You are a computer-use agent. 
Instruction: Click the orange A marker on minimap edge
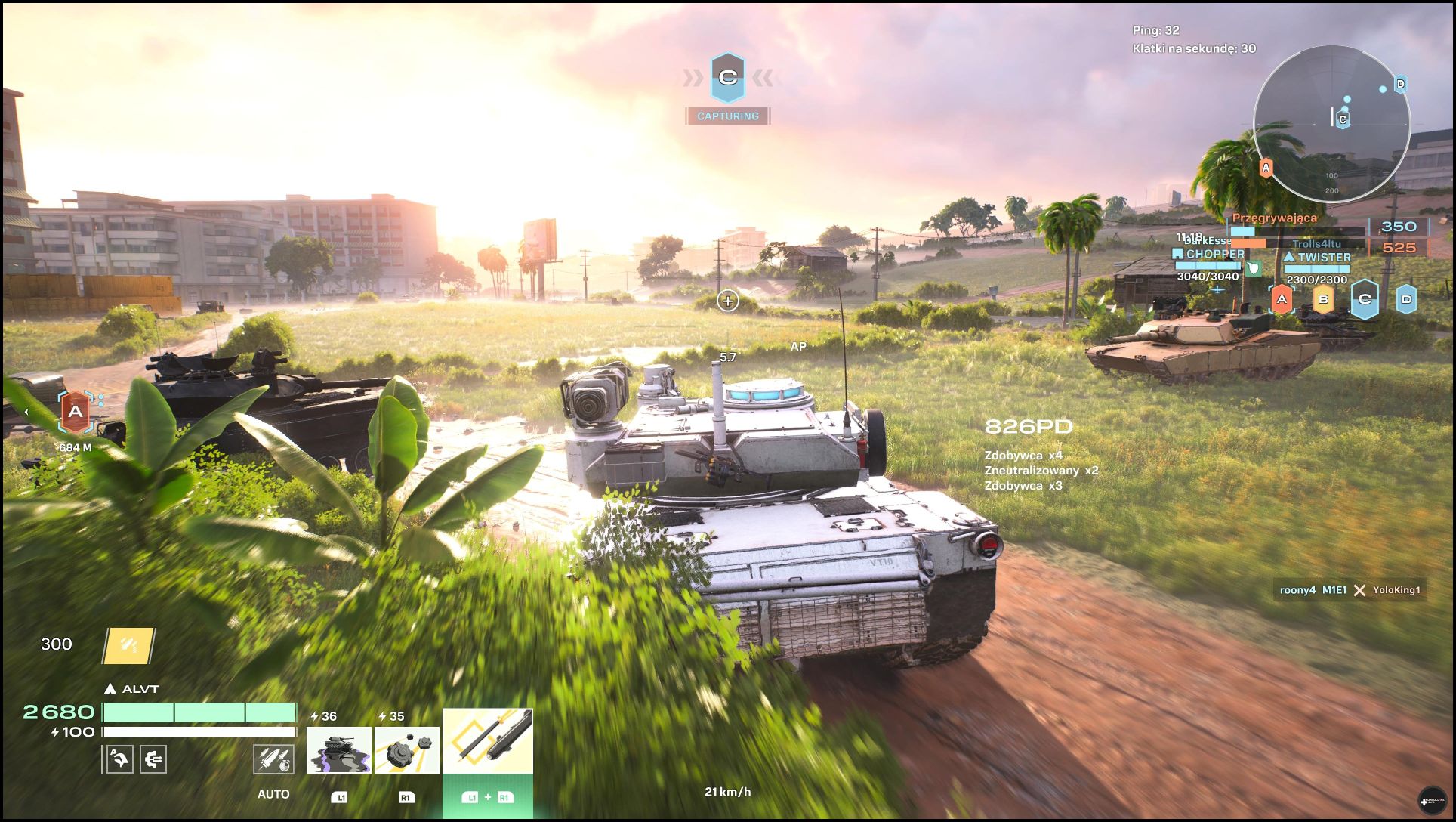point(1266,168)
